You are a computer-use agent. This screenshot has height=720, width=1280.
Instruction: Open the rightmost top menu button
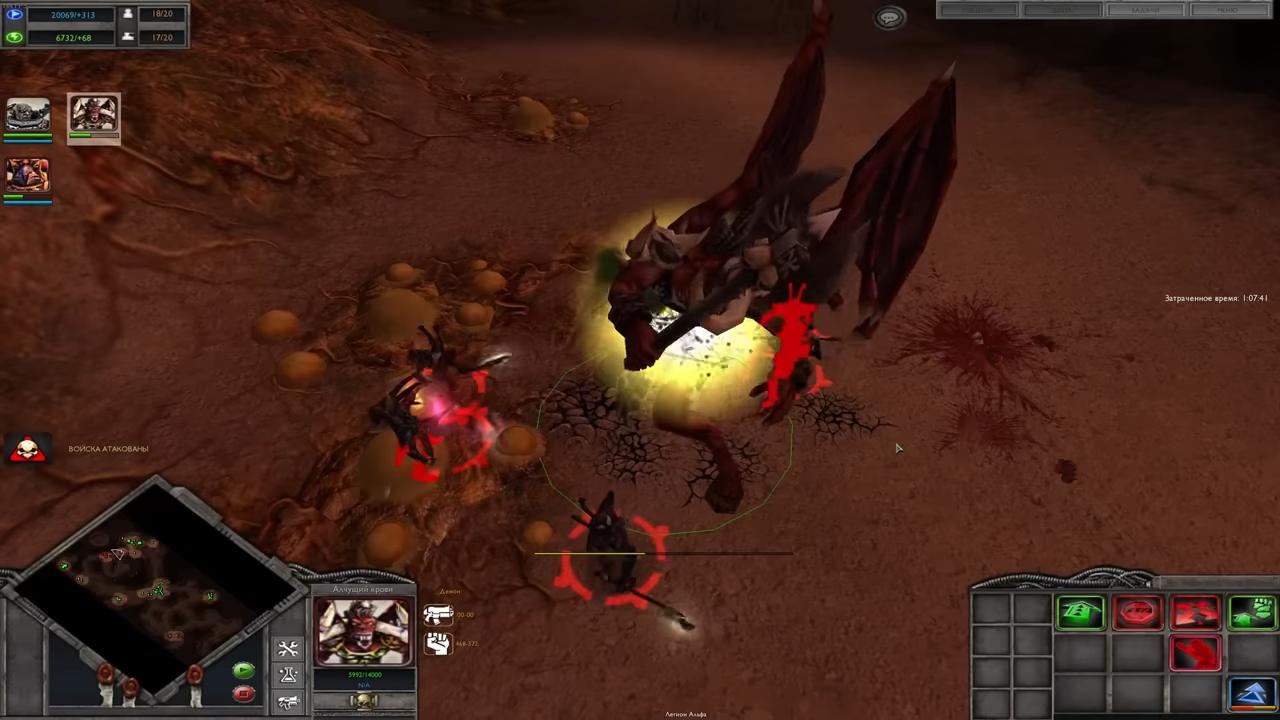point(1227,10)
